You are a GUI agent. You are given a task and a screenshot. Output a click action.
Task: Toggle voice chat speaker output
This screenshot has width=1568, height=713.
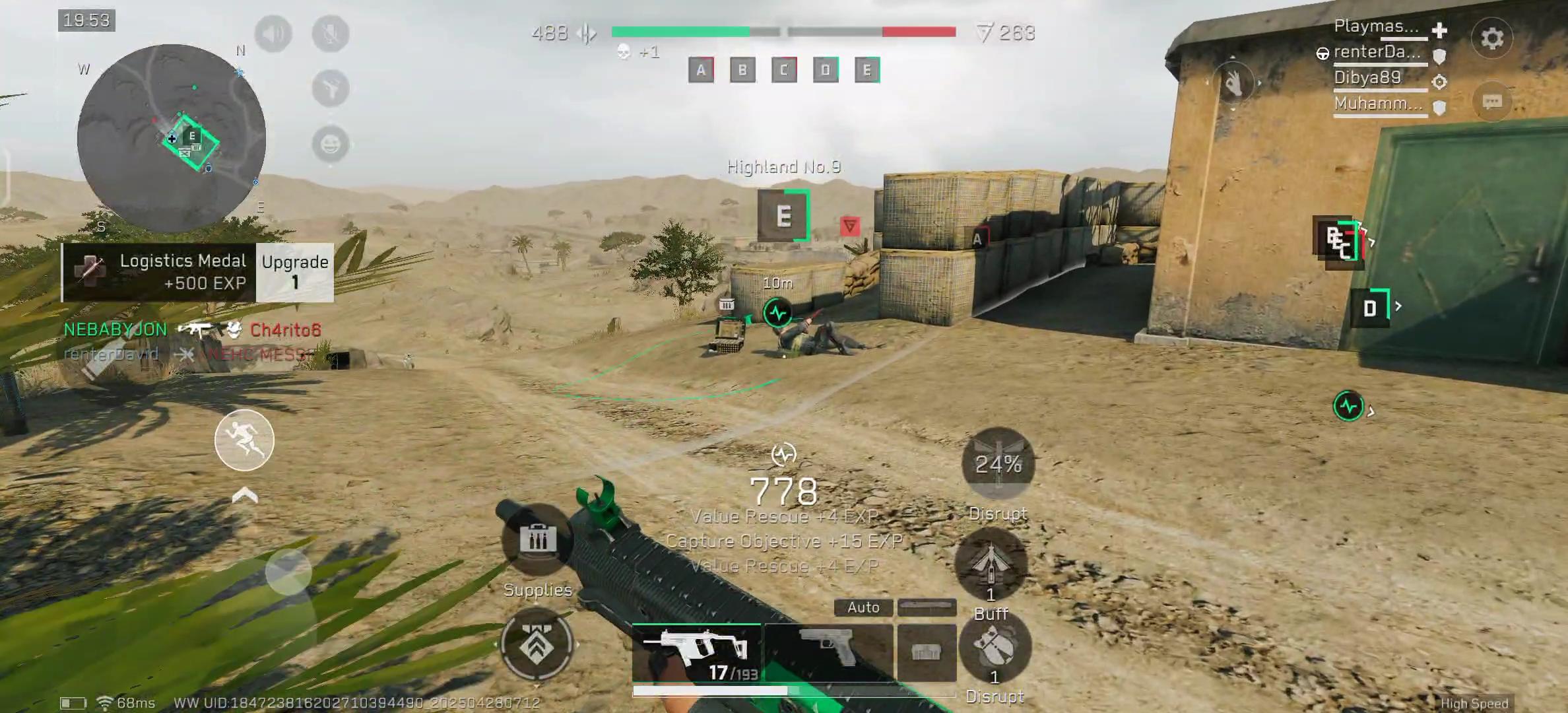274,34
